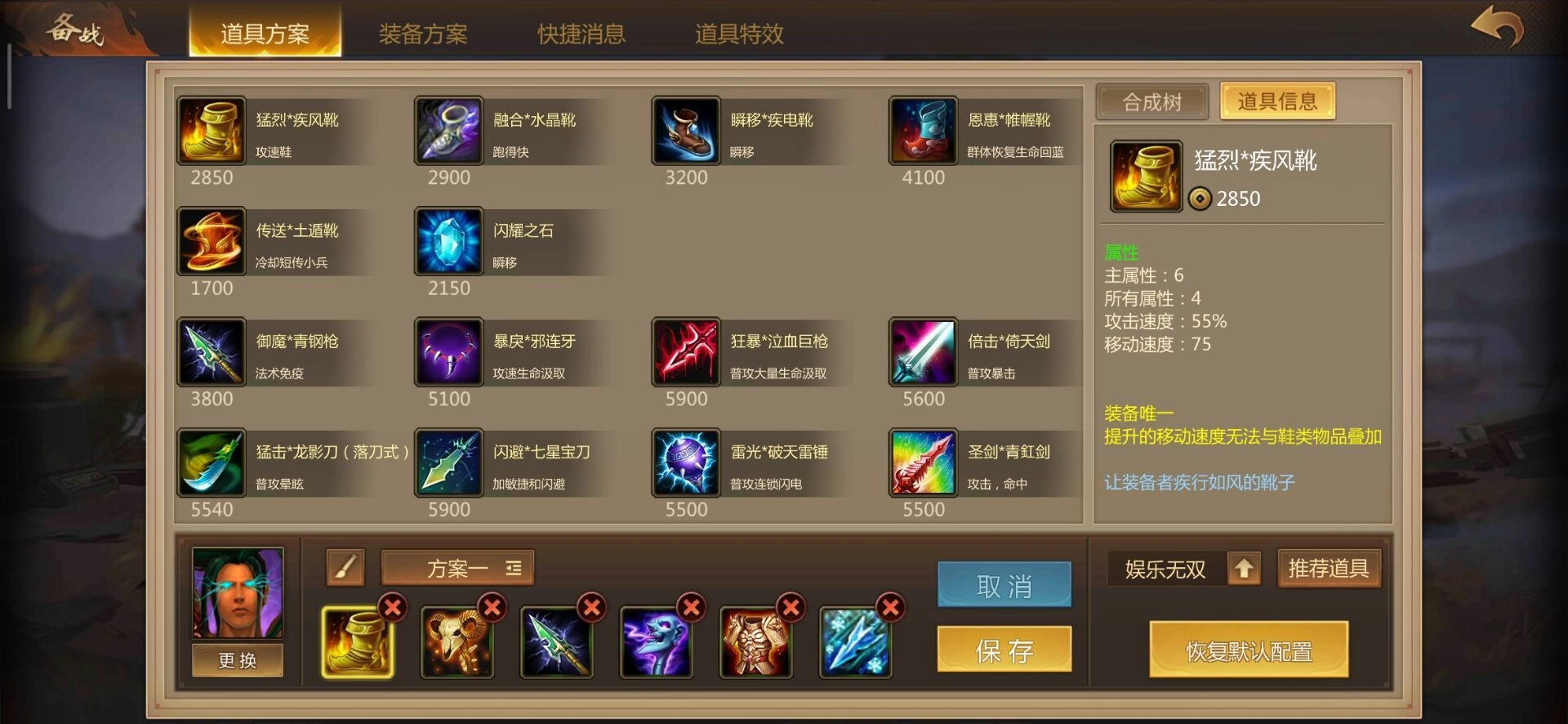This screenshot has width=1568, height=724.
Task: Select the 御魔*青钢枪 spear icon
Action: [211, 352]
